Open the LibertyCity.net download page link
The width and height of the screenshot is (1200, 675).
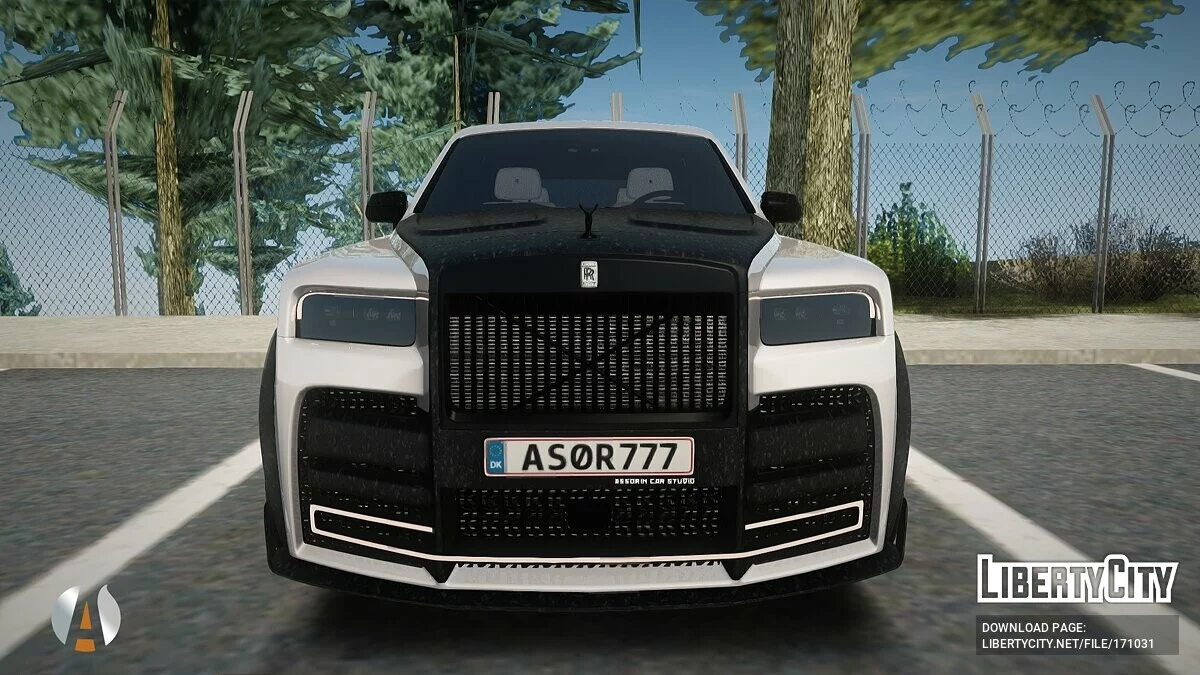click(x=1076, y=635)
